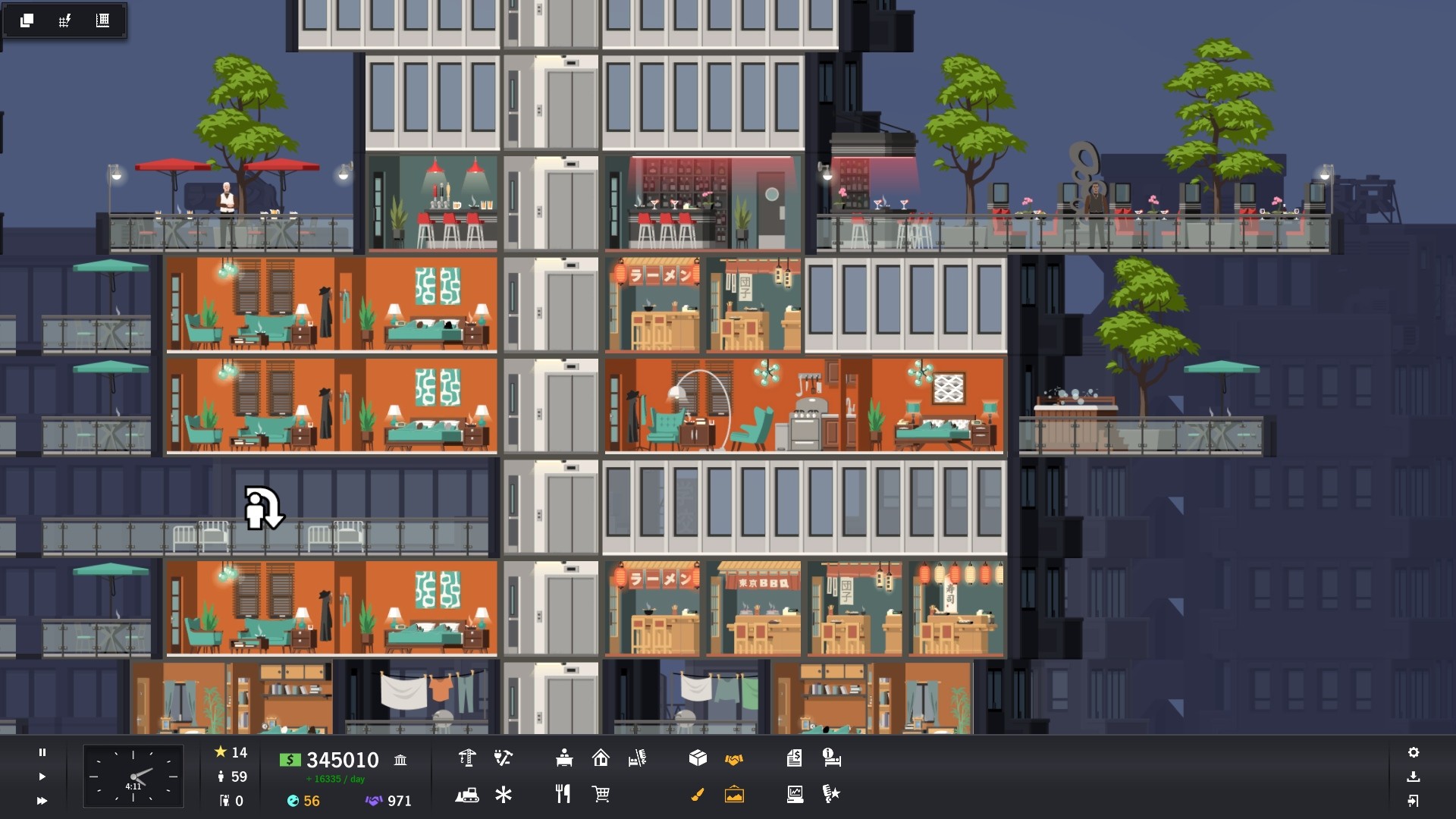Activate fast-forward game speed
Viewport: 1456px width, 819px height.
coord(42,801)
